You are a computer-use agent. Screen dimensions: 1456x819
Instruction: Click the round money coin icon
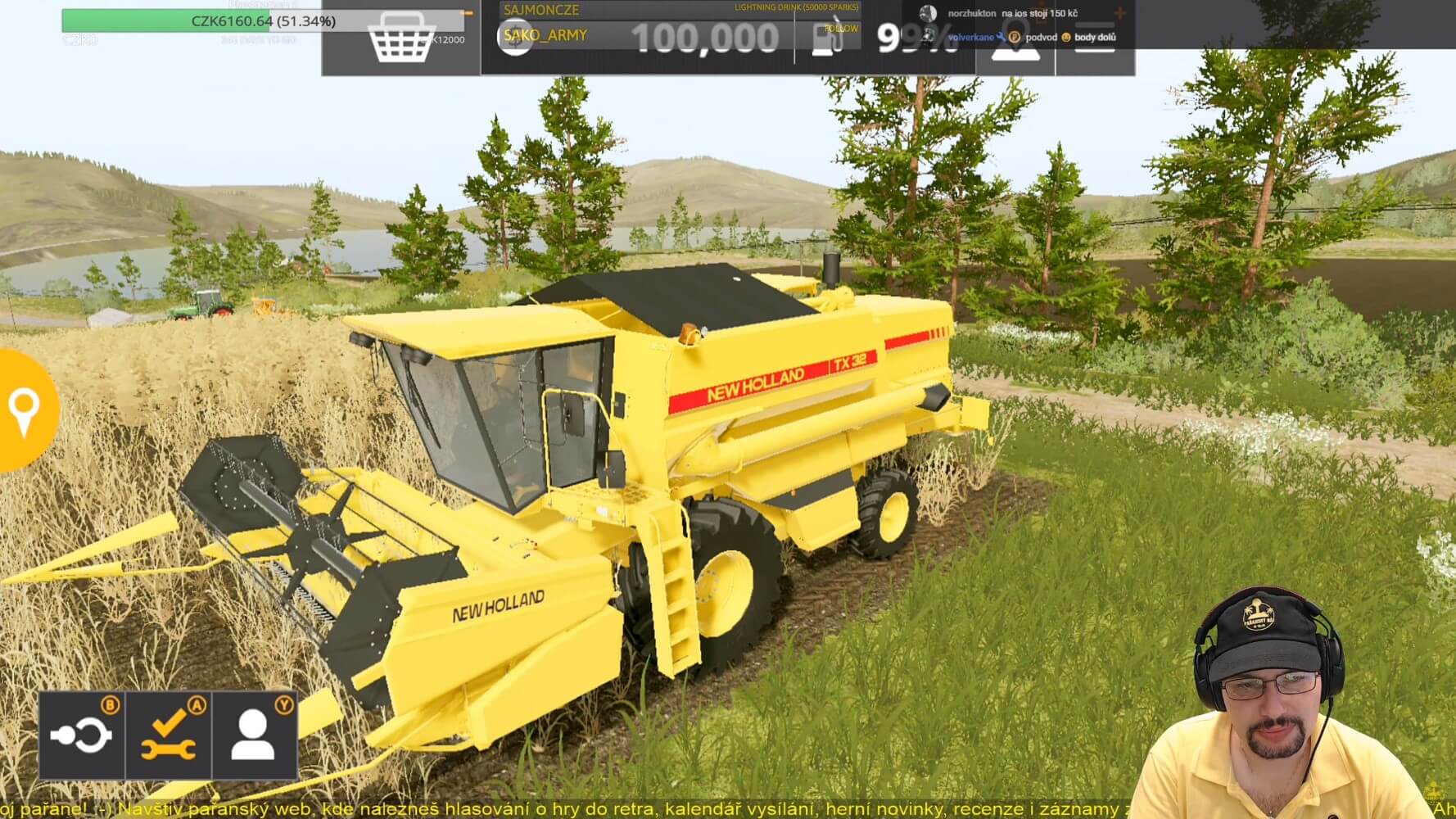pyautogui.click(x=515, y=38)
